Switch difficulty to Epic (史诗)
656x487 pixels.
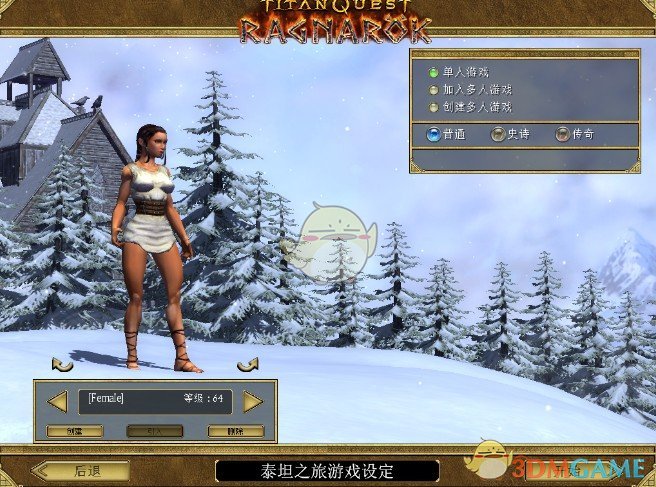pos(497,134)
